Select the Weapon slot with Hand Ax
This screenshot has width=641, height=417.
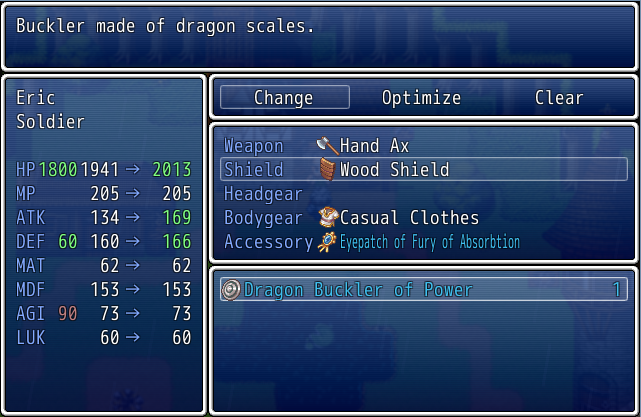423,146
